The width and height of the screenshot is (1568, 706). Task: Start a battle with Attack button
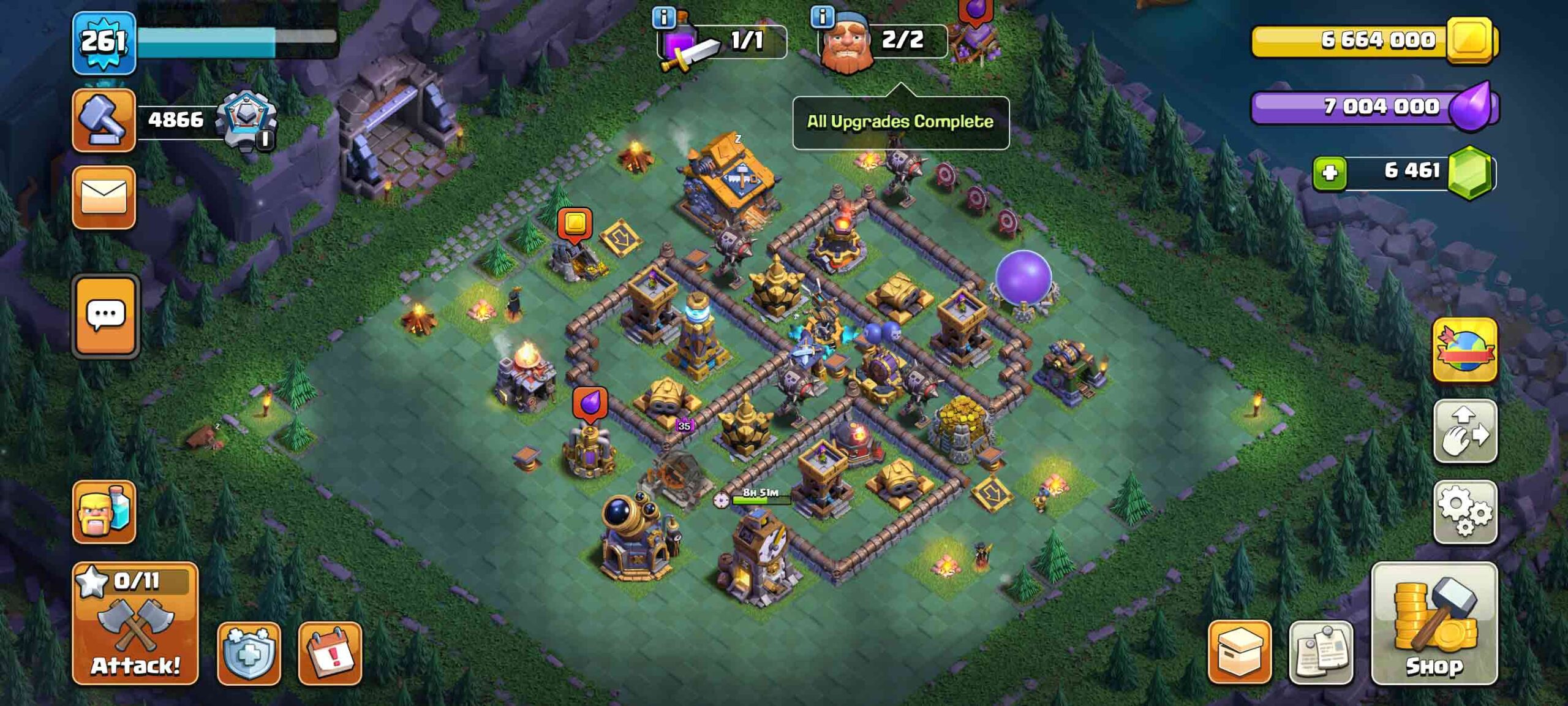point(135,623)
